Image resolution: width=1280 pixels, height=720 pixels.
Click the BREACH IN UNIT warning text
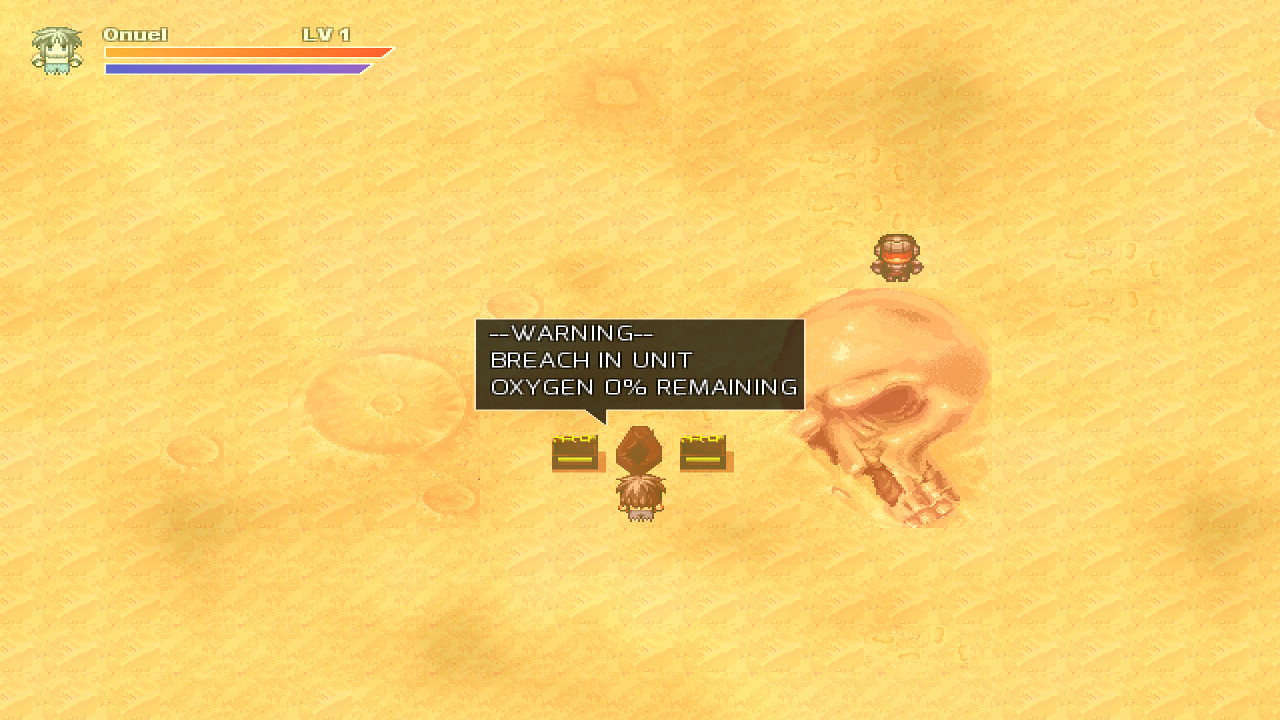tap(590, 360)
